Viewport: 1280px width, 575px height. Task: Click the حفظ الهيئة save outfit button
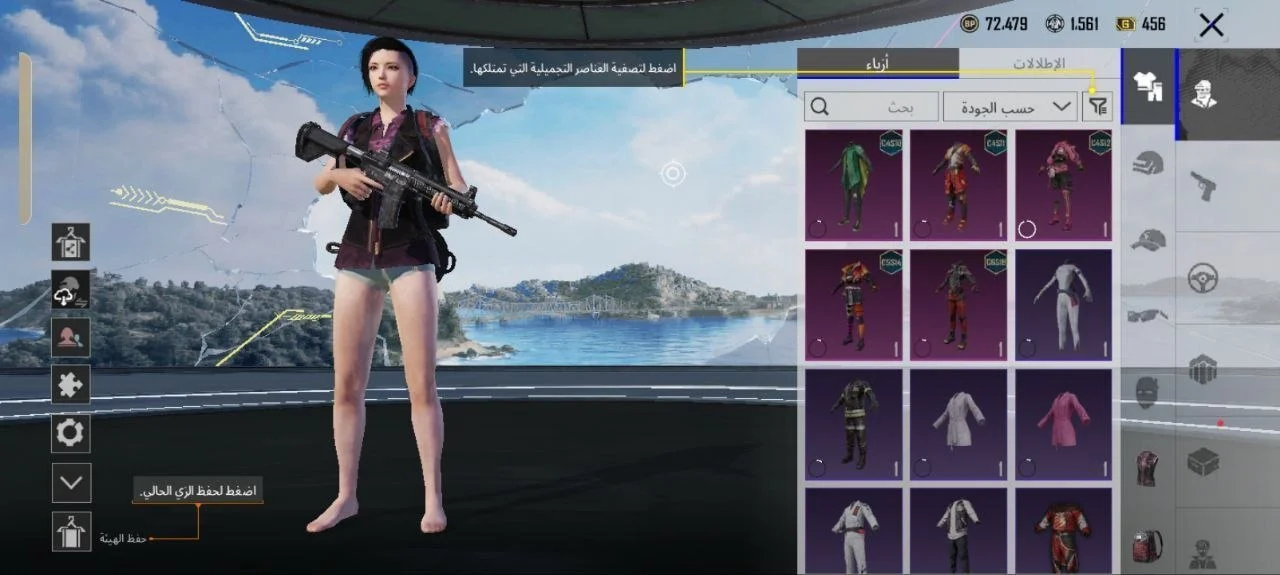72,532
